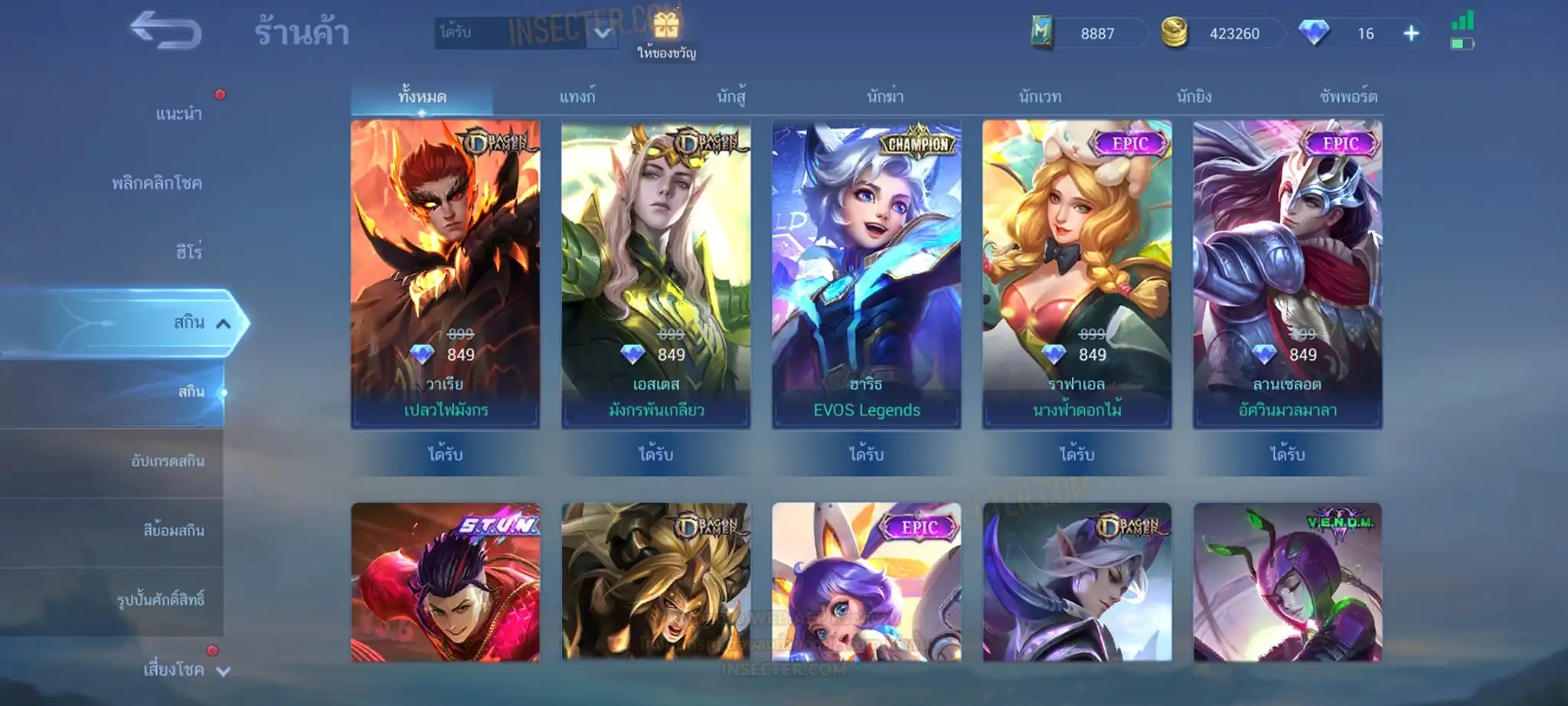Click ได้รับ under the ลานเซลอต skin
The image size is (1568, 706).
[x=1287, y=454]
